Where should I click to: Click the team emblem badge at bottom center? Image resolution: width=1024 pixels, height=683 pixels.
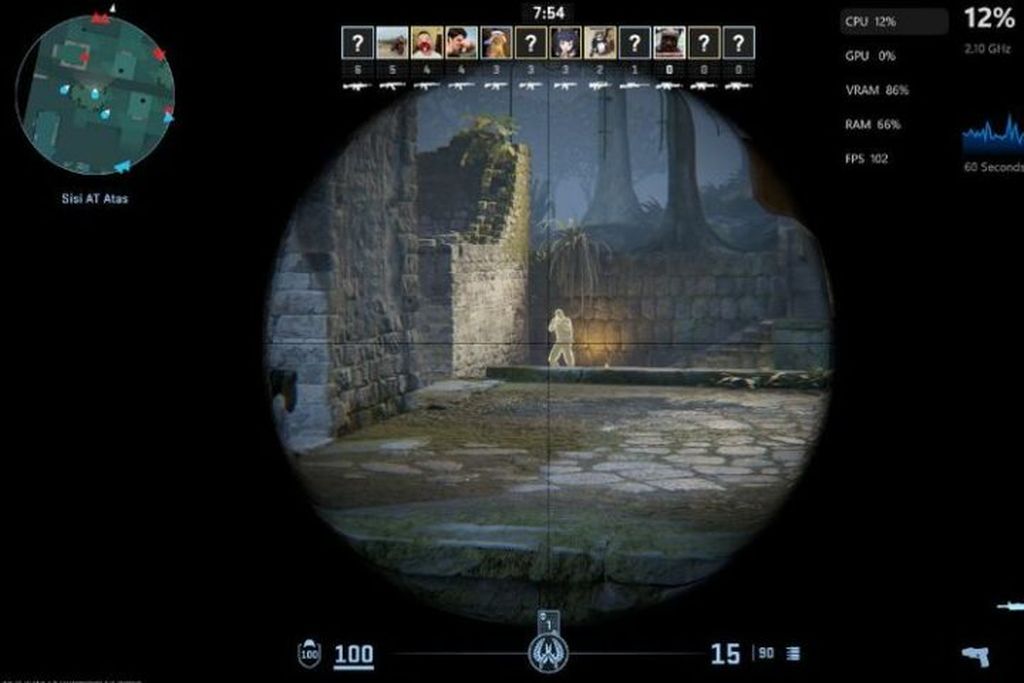point(548,653)
